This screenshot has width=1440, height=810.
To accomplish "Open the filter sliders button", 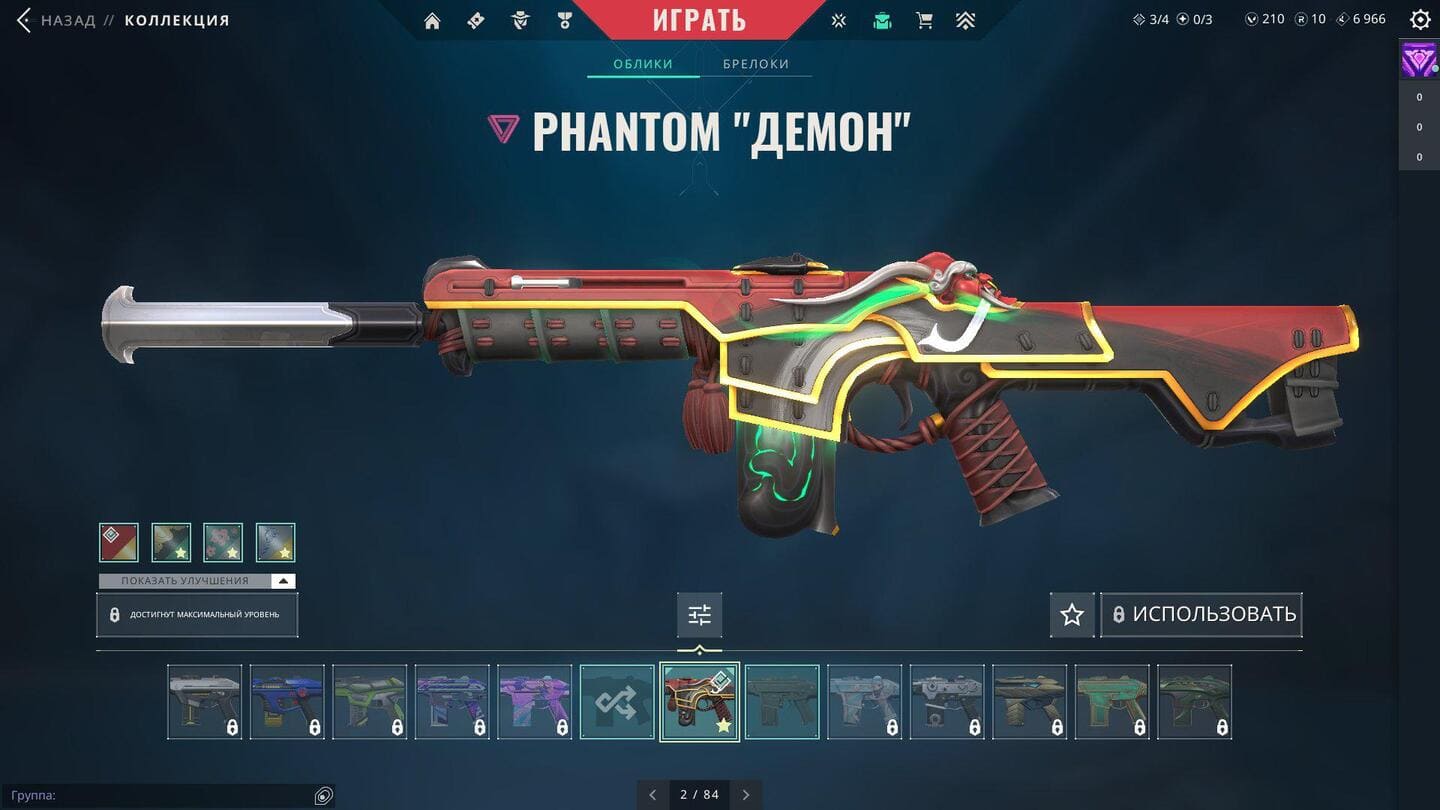I will [x=699, y=615].
